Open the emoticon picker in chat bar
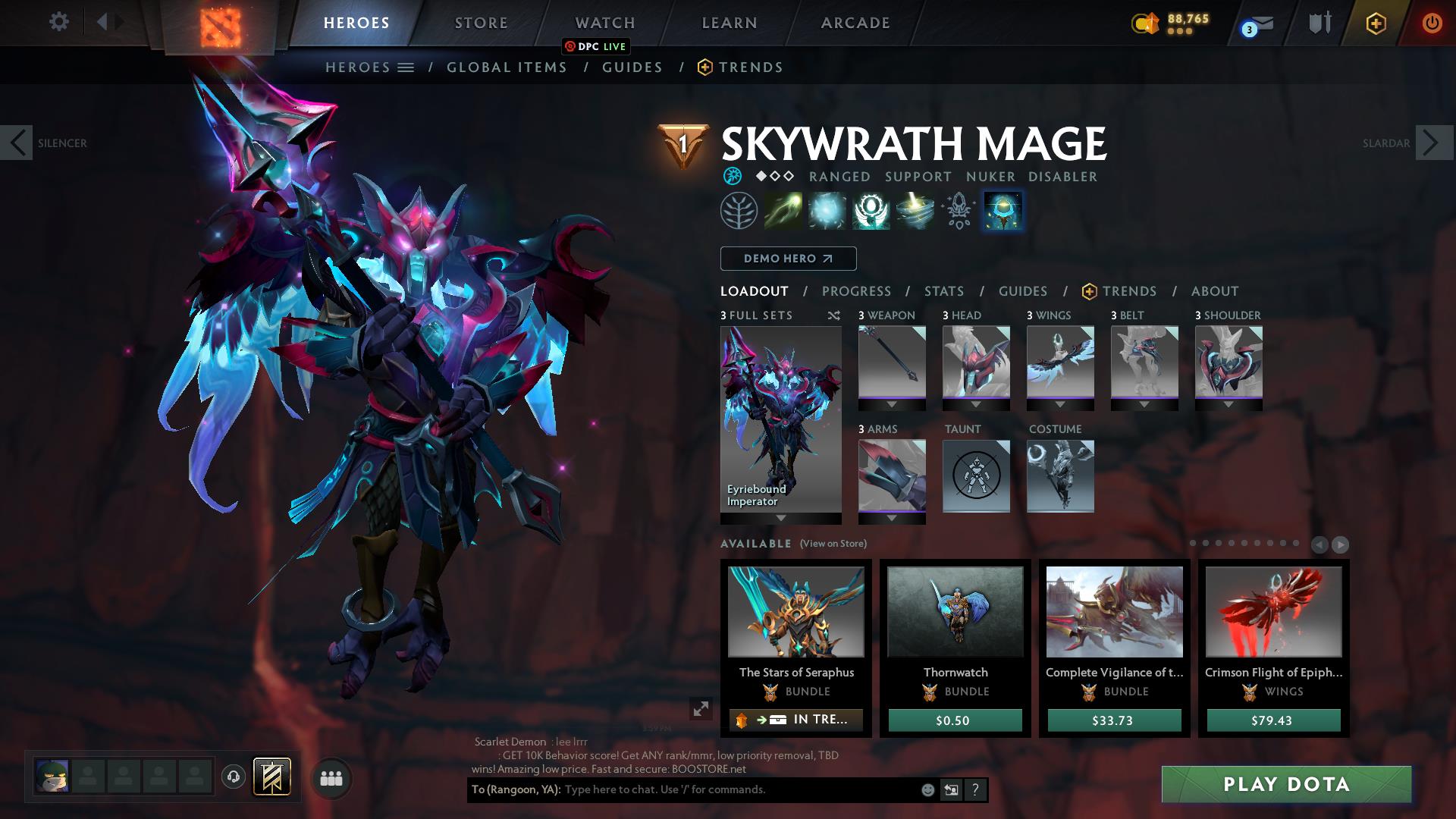 point(927,789)
